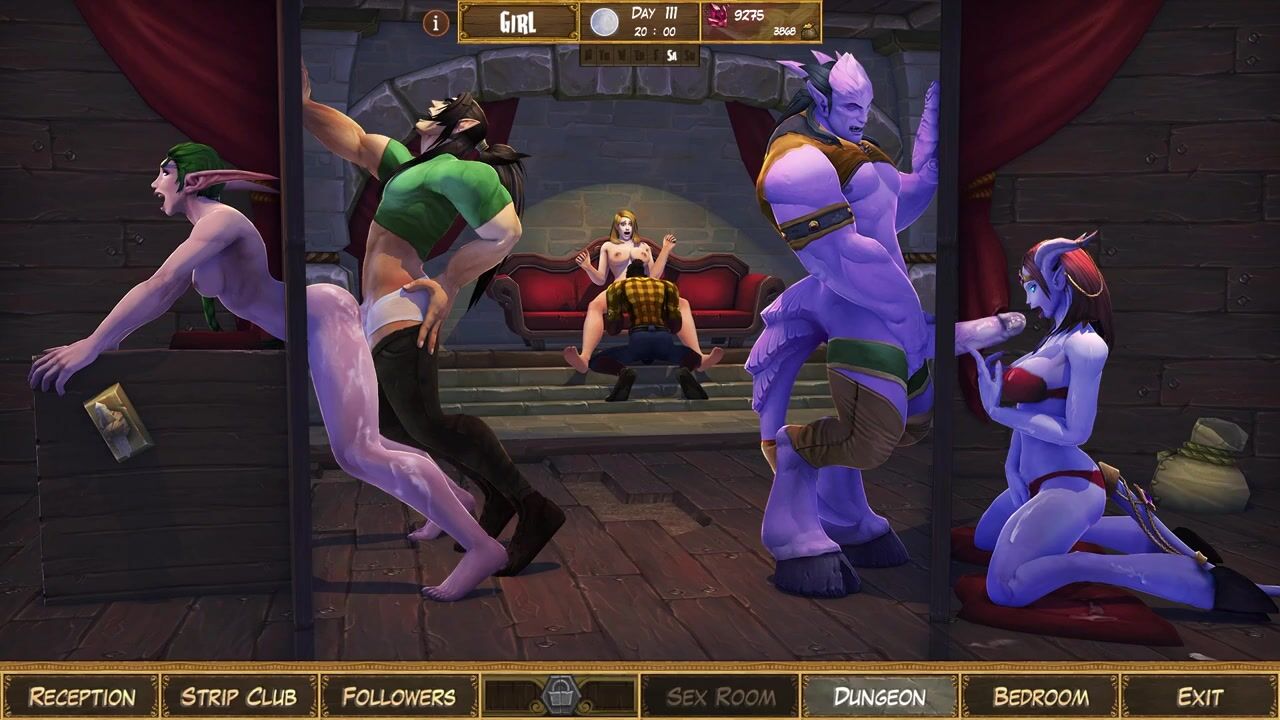Go to the Bedroom
This screenshot has width=1280, height=720.
(x=1040, y=696)
